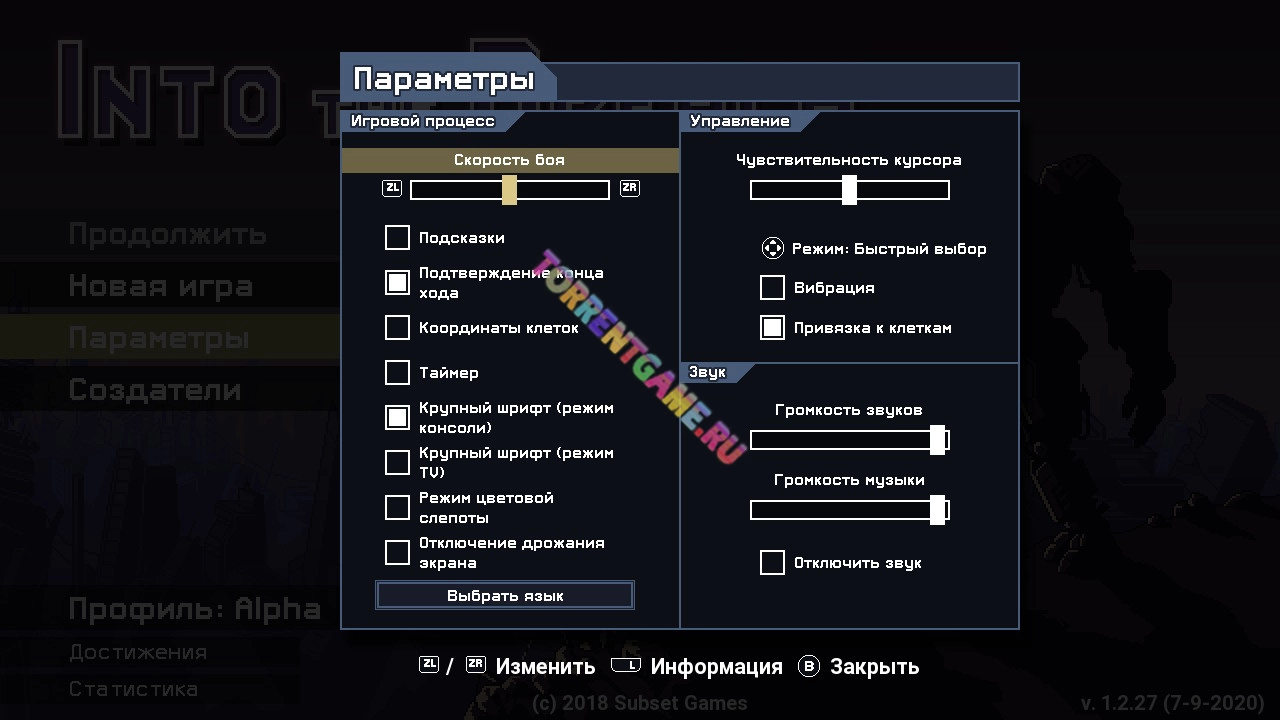Viewport: 1280px width, 720px height.
Task: Enable the 'Подсказки' checkbox
Action: click(x=397, y=238)
